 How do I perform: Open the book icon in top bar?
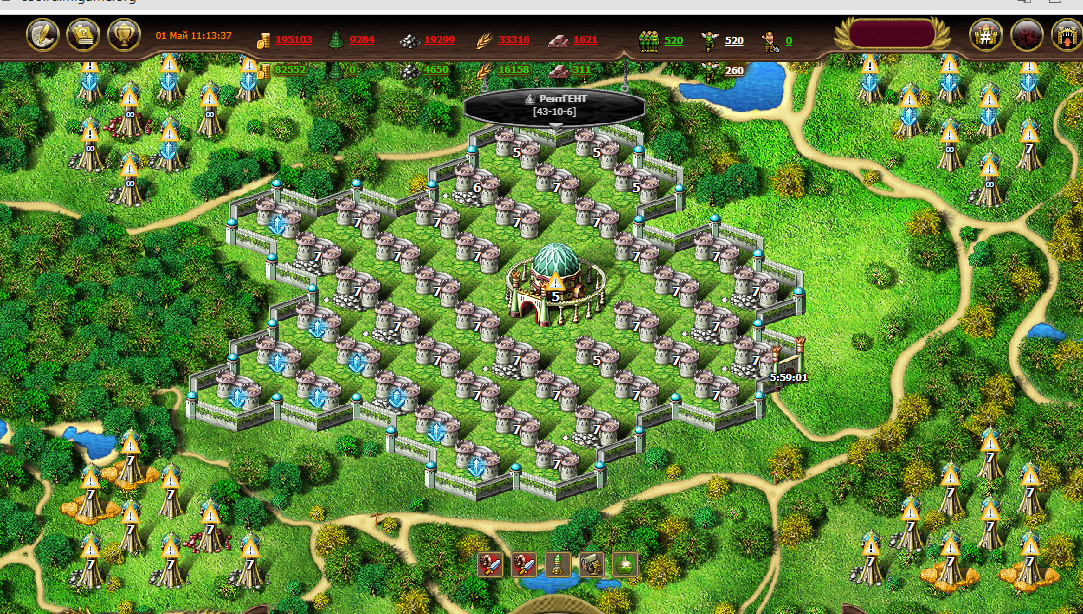coord(82,36)
